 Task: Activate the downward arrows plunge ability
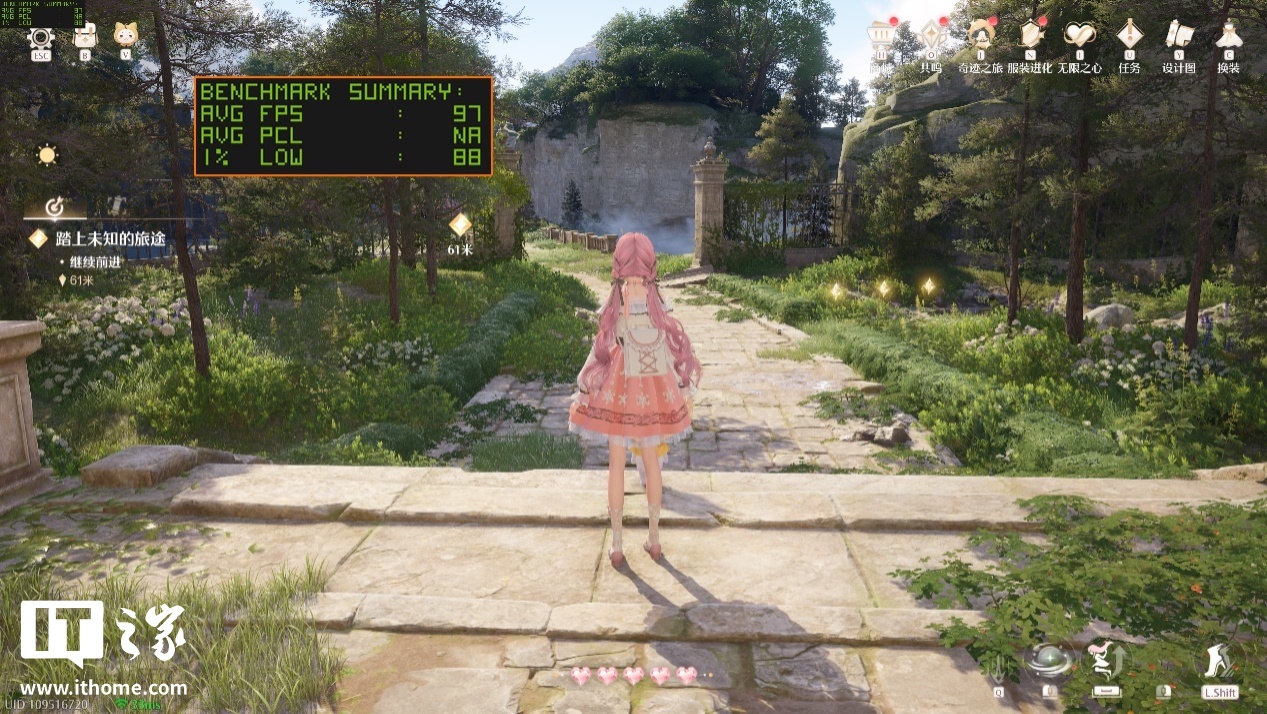(996, 665)
